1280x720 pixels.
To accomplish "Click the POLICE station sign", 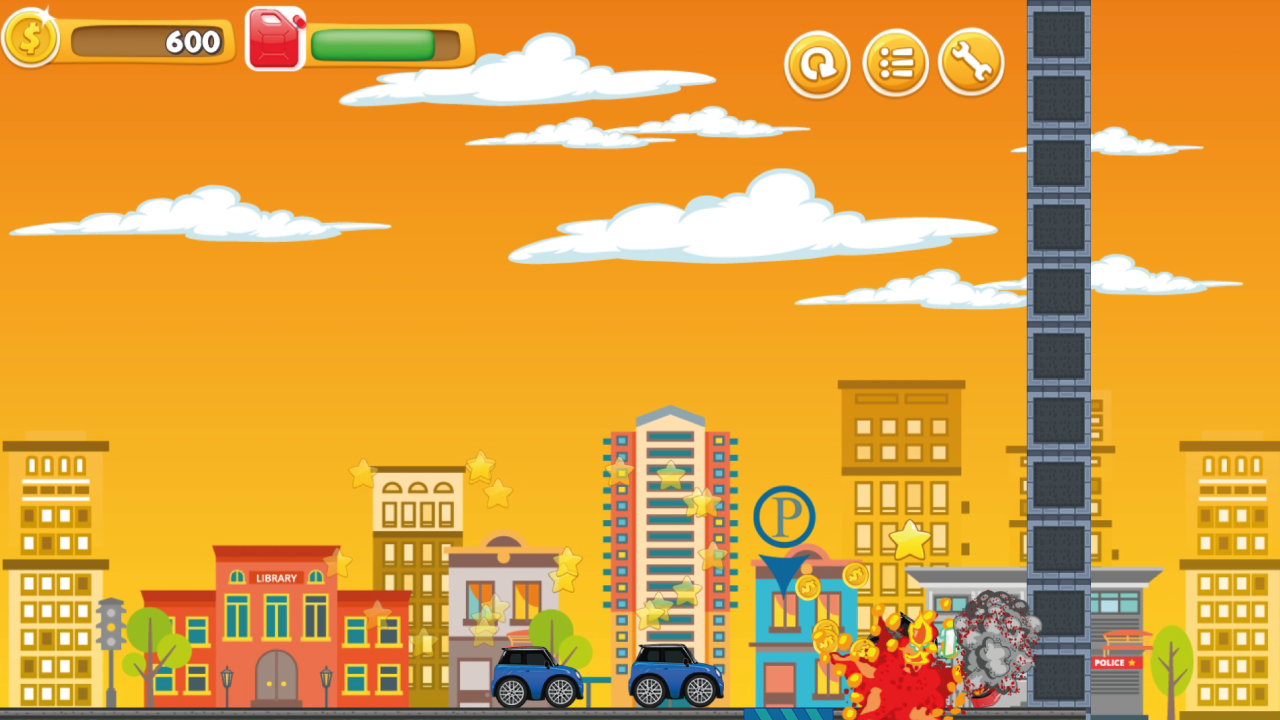I will pos(1117,662).
